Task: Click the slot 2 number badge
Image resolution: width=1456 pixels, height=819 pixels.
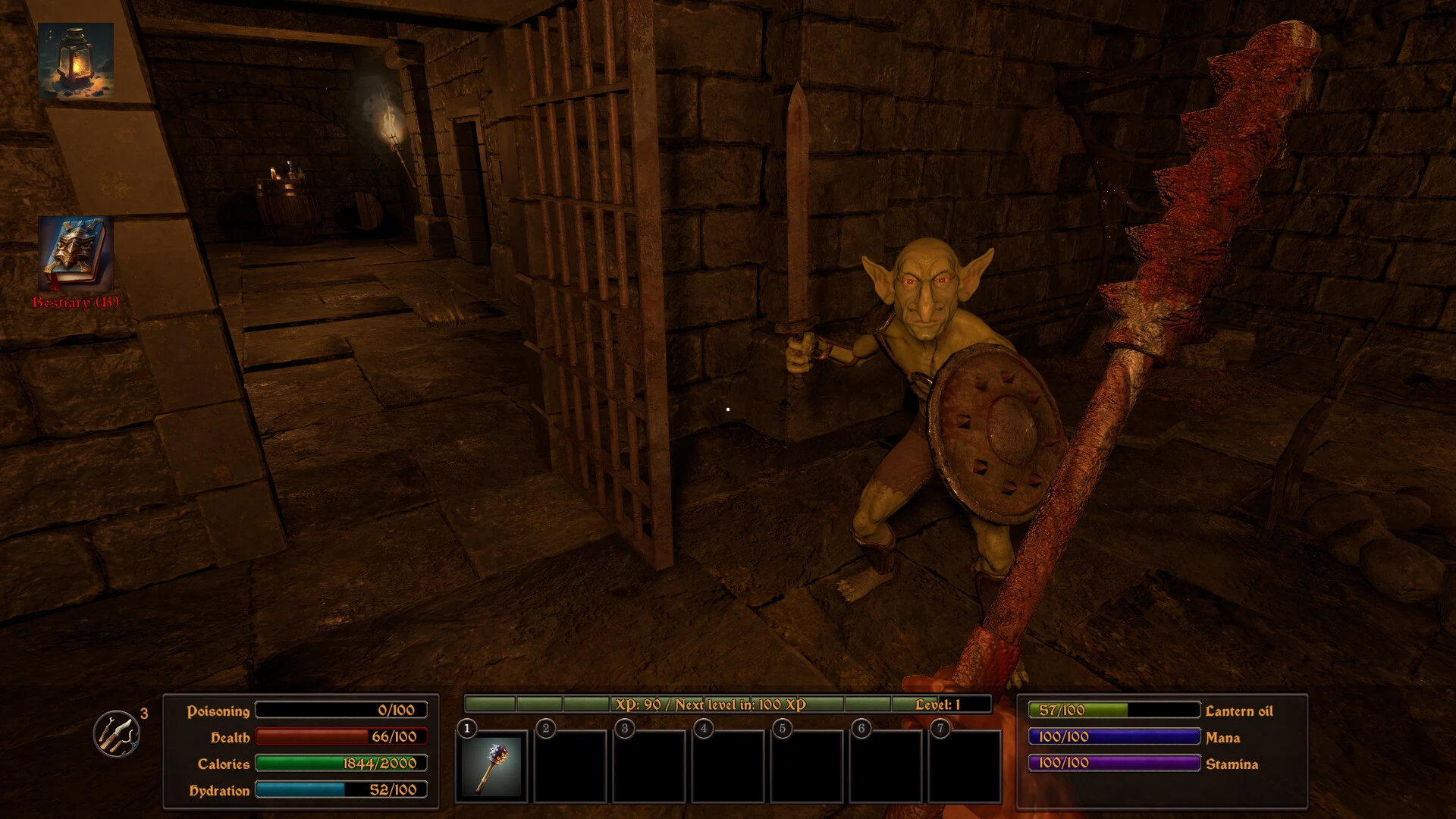Action: pyautogui.click(x=544, y=726)
